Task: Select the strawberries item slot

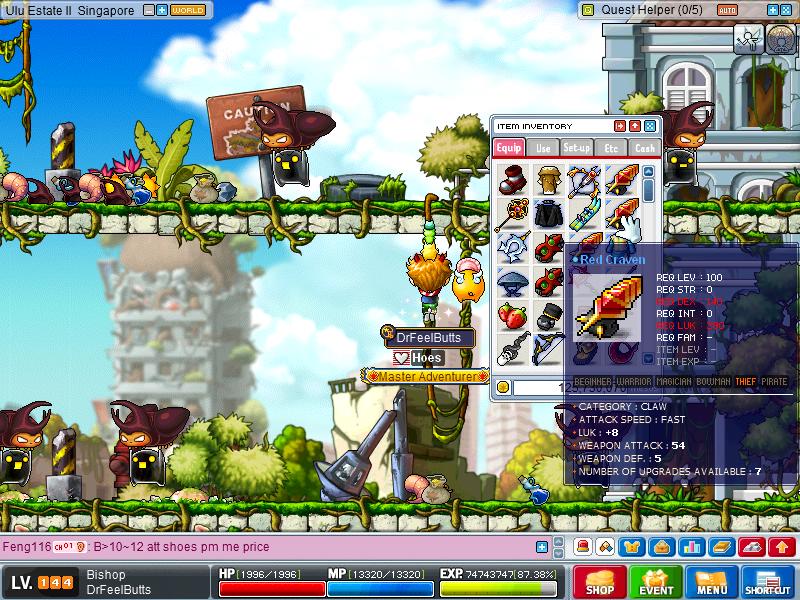Action: (511, 315)
